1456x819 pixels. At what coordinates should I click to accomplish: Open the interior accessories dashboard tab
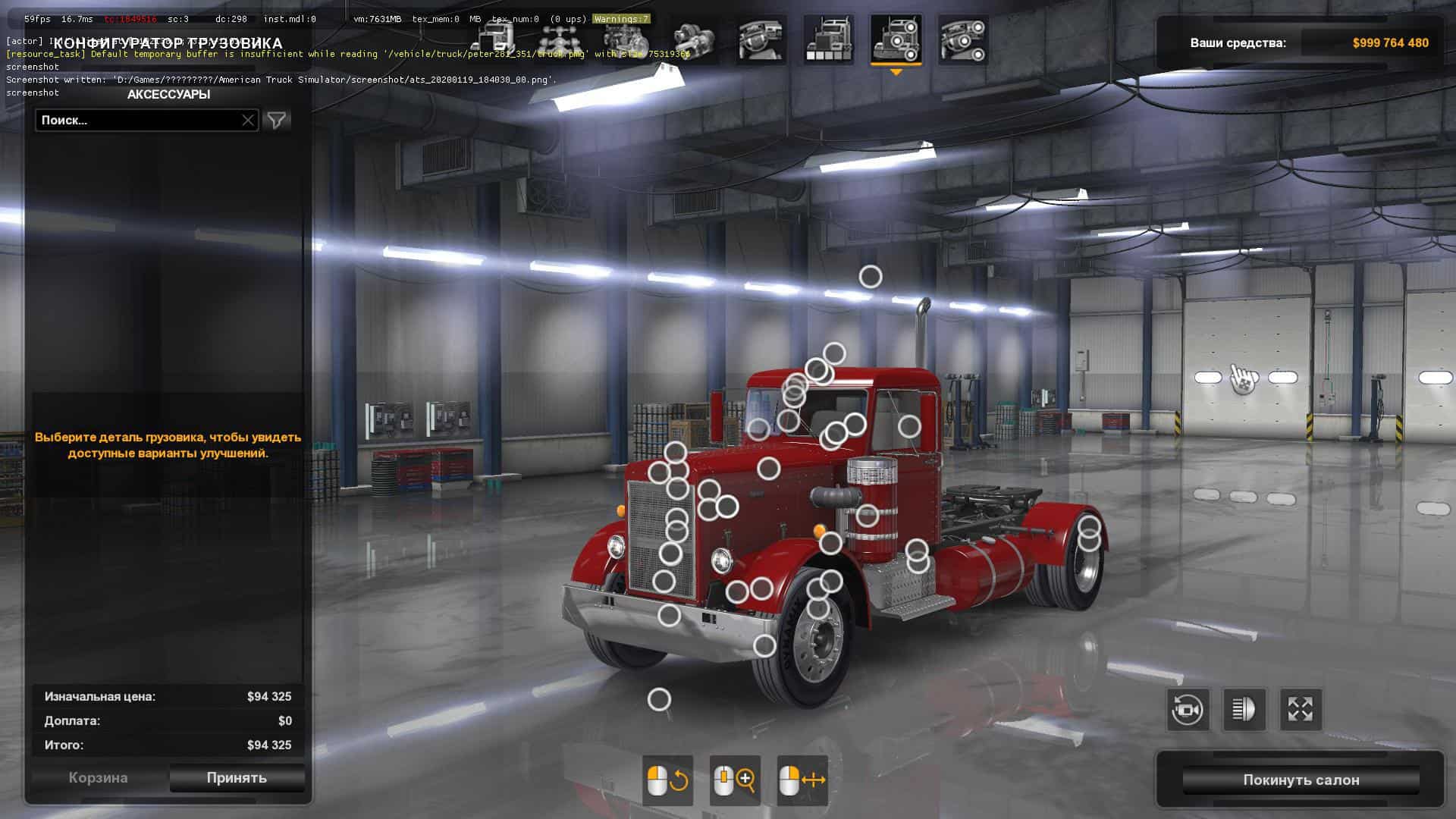click(x=962, y=40)
